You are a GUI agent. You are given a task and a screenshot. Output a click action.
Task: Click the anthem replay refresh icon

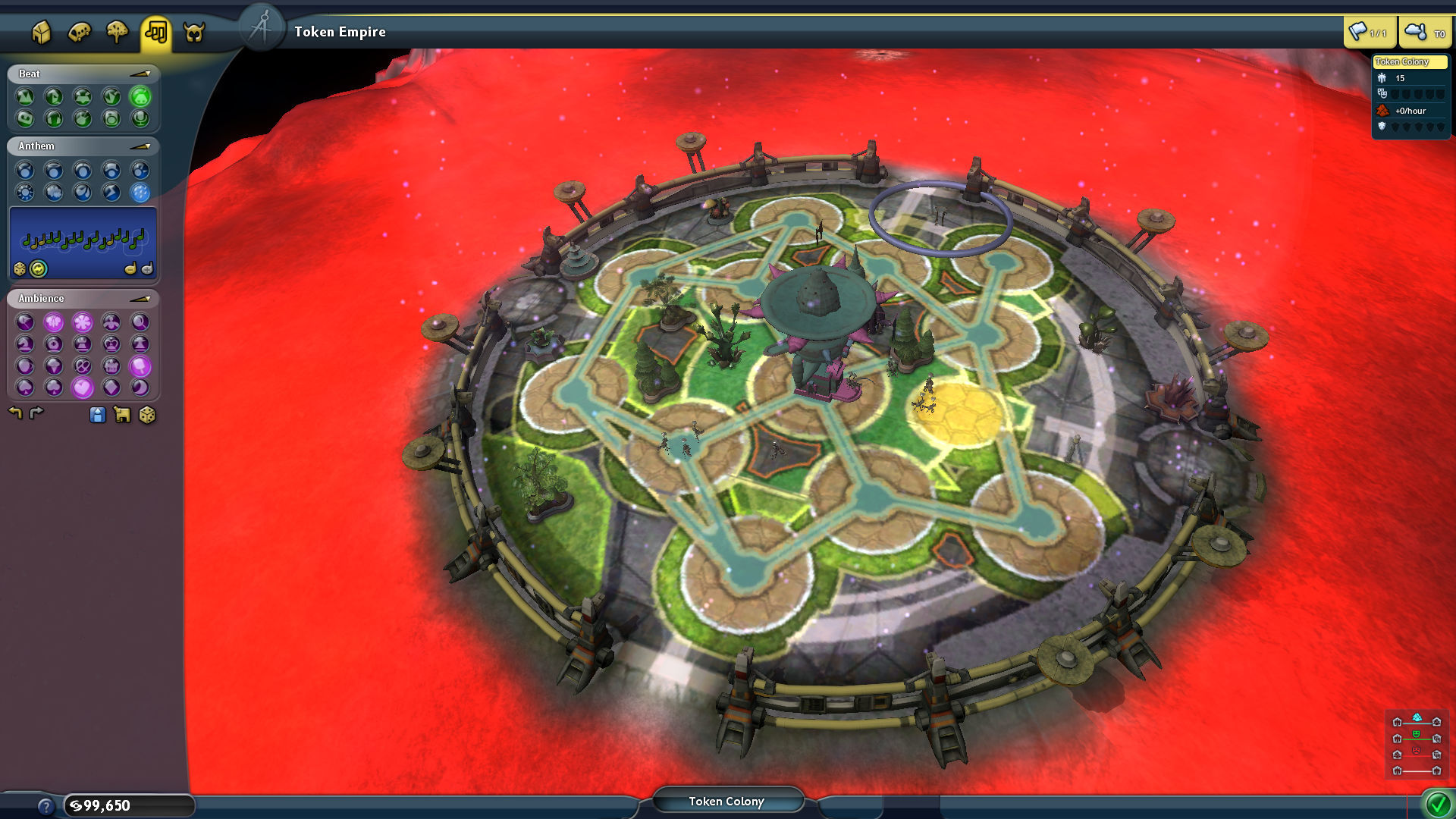click(38, 268)
